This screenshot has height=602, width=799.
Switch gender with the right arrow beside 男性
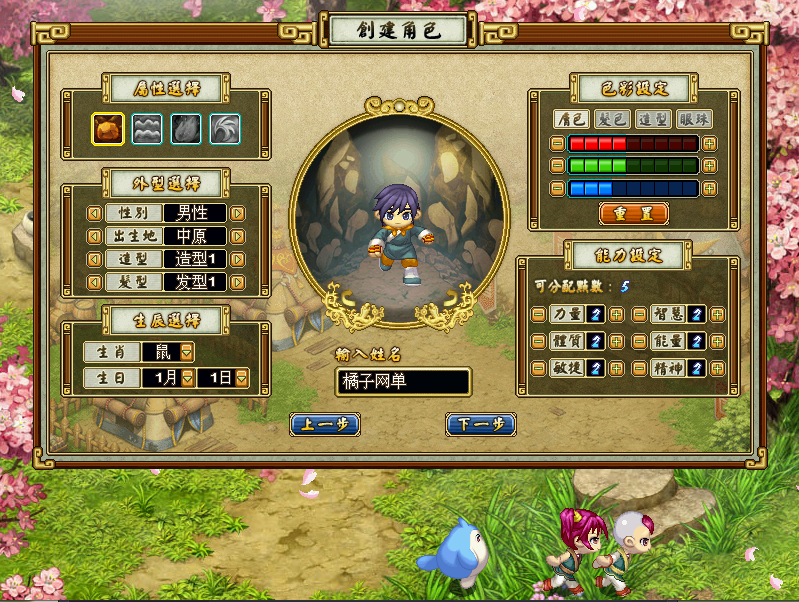point(238,212)
